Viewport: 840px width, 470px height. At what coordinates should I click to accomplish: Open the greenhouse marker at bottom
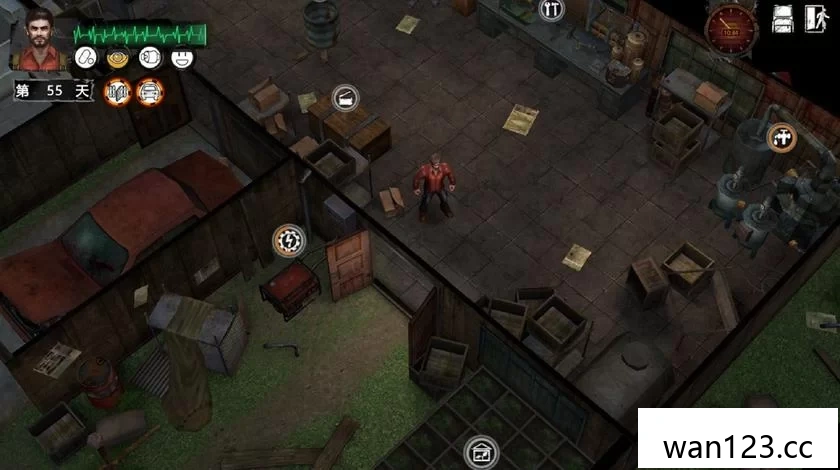coord(478,451)
